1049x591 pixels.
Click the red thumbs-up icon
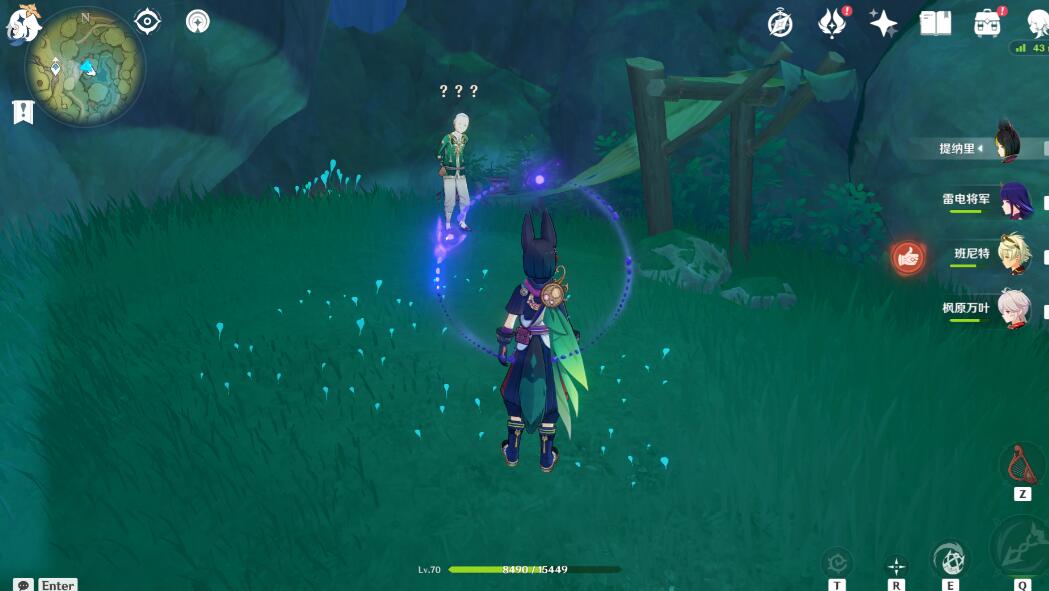908,258
